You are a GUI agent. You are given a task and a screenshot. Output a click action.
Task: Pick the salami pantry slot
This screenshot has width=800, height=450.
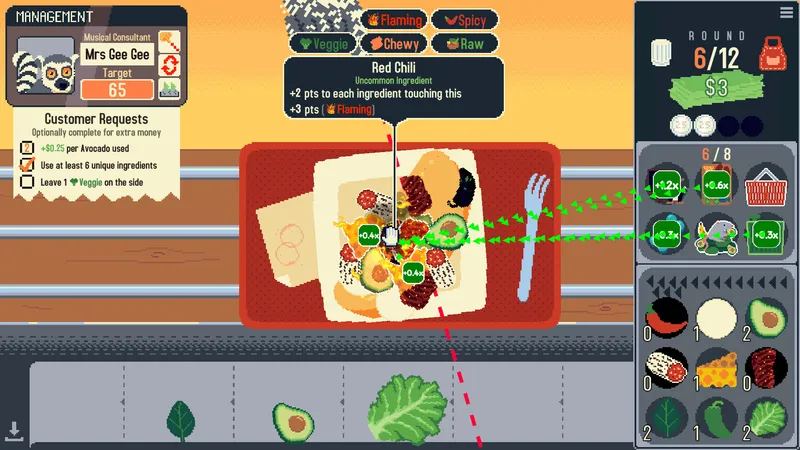coord(664,368)
